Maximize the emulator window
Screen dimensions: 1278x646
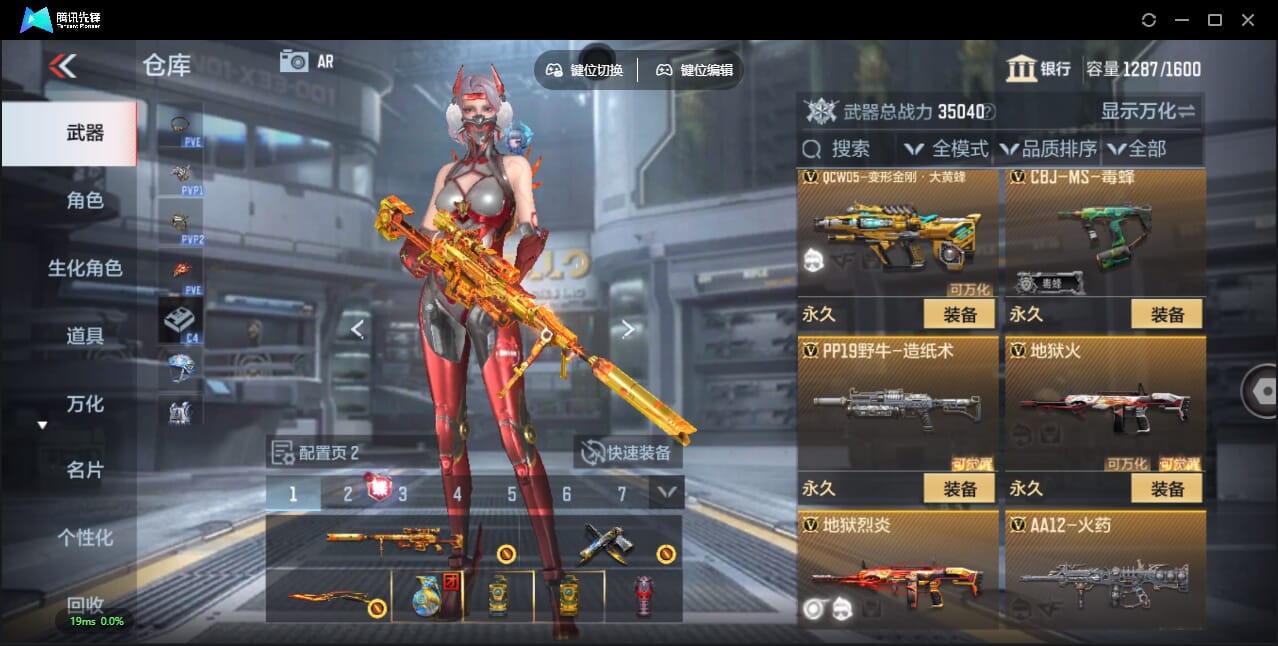pyautogui.click(x=1215, y=20)
